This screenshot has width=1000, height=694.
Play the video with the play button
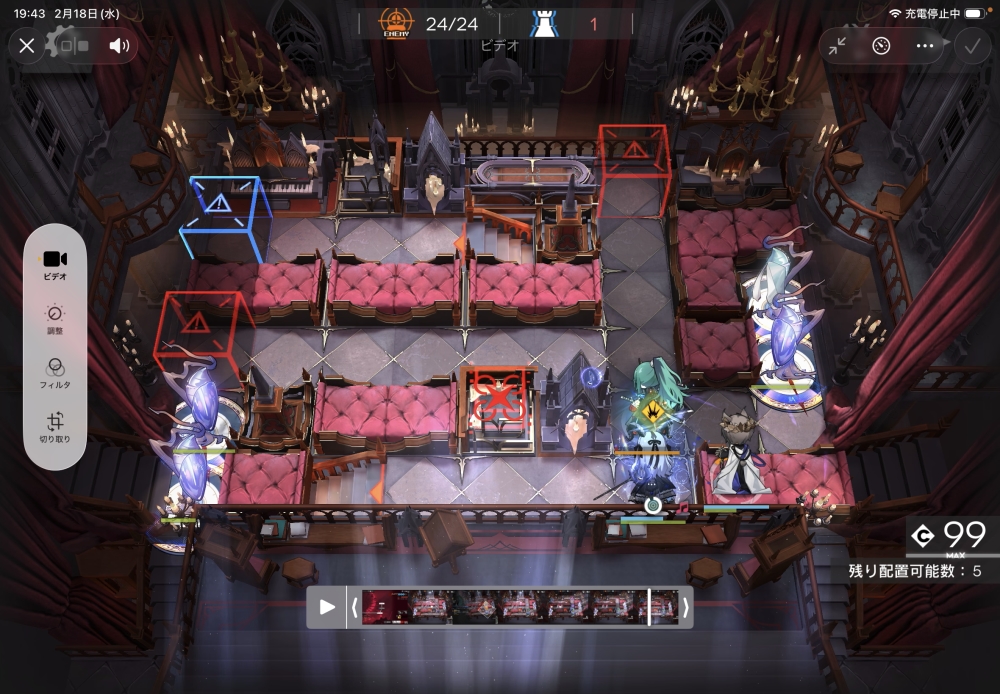pos(327,607)
